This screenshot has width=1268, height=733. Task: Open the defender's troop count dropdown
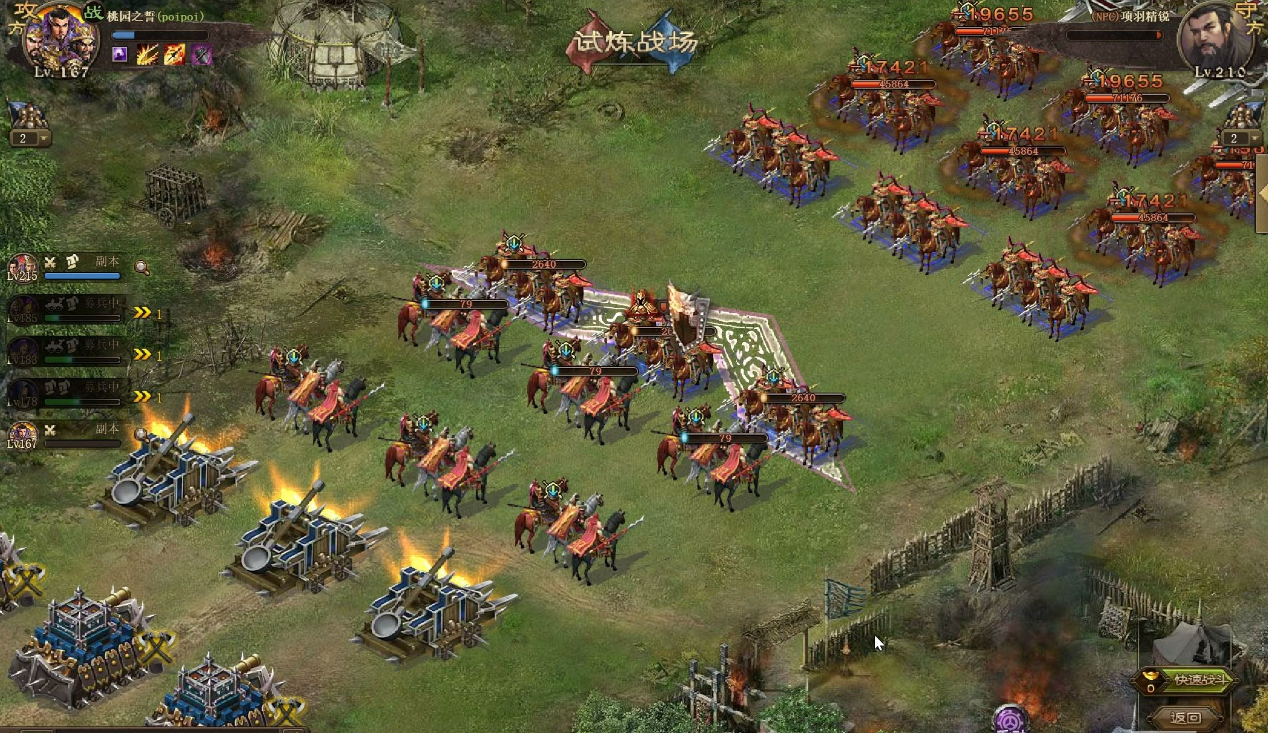(1240, 138)
